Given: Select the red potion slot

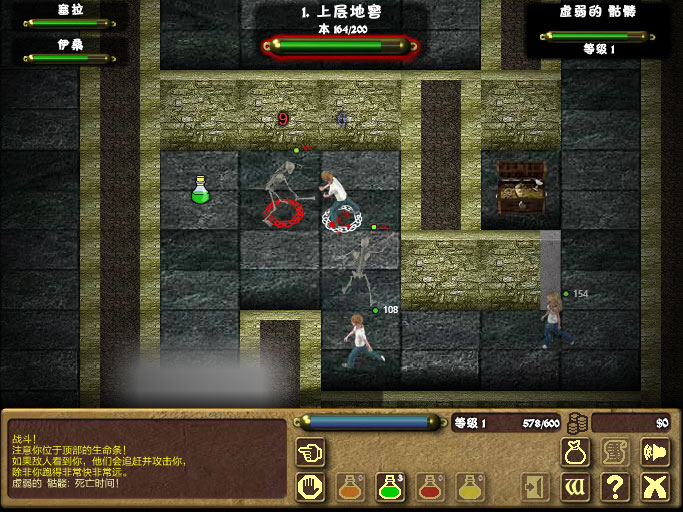Looking at the screenshot, I should pos(431,487).
